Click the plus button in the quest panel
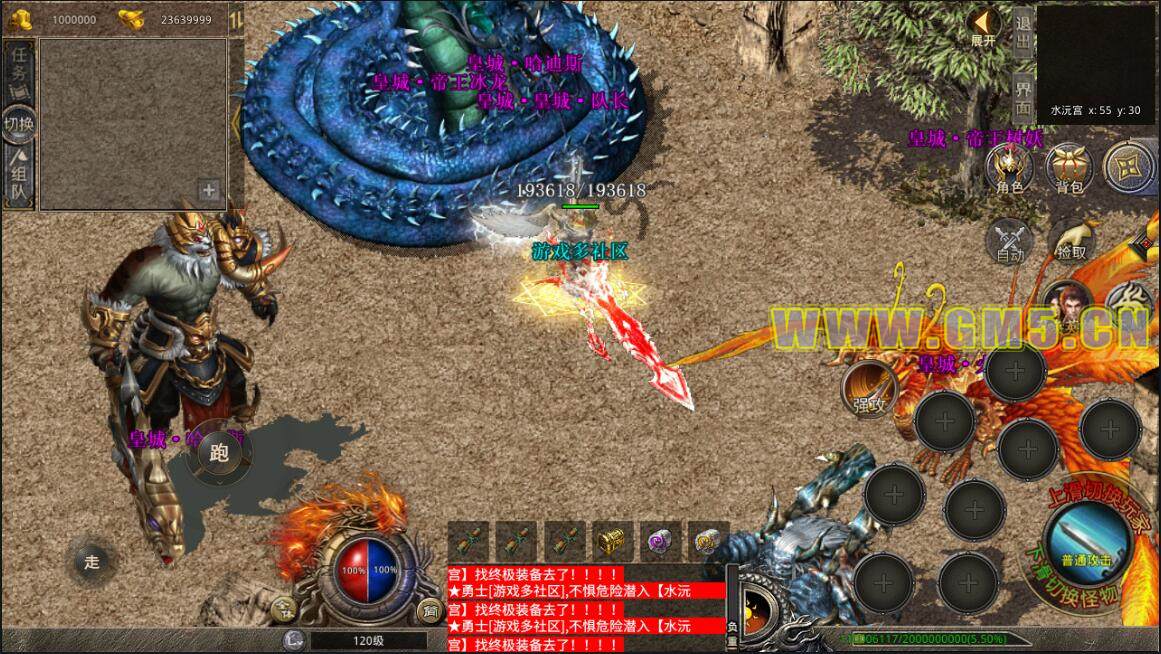The image size is (1161, 654). point(209,189)
